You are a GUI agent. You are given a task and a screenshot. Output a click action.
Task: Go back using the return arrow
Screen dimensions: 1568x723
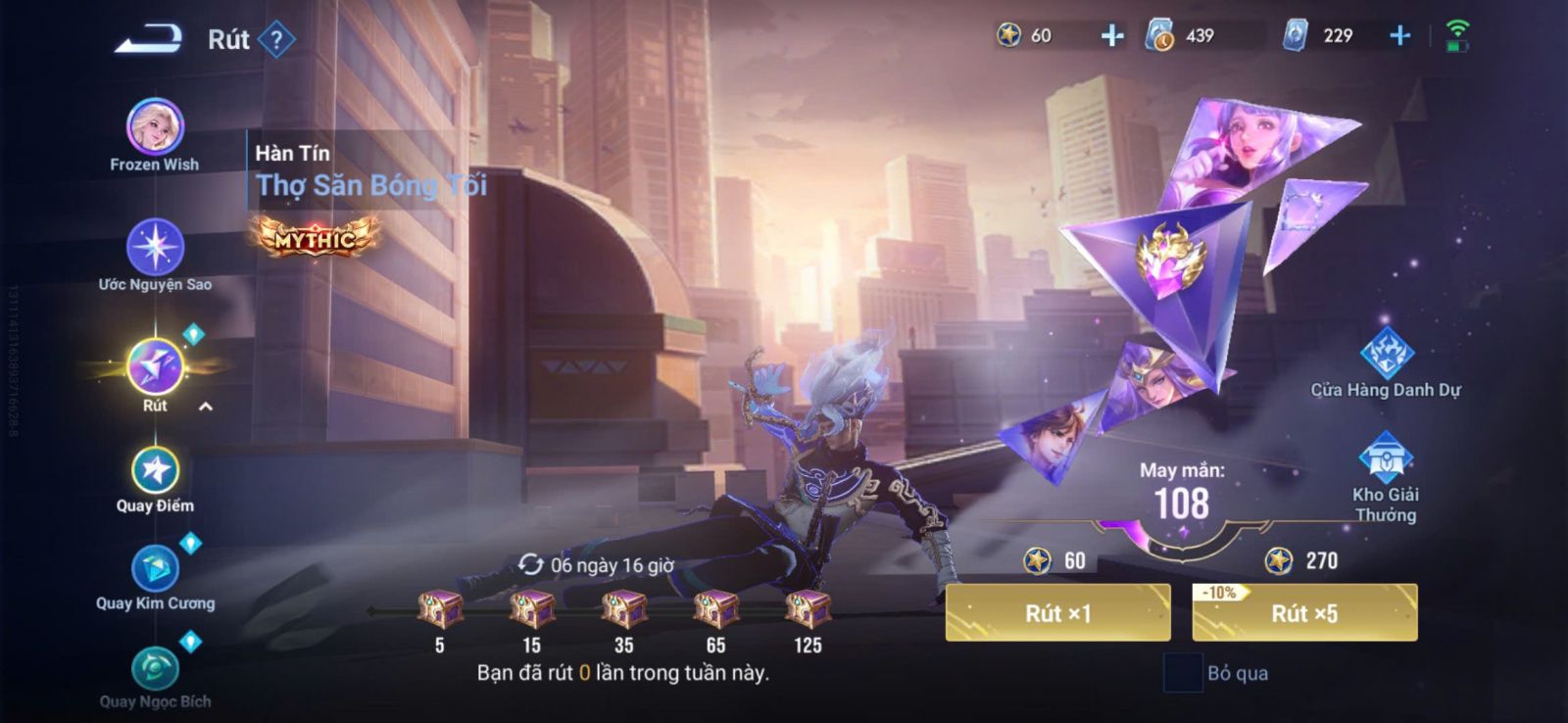tap(149, 39)
